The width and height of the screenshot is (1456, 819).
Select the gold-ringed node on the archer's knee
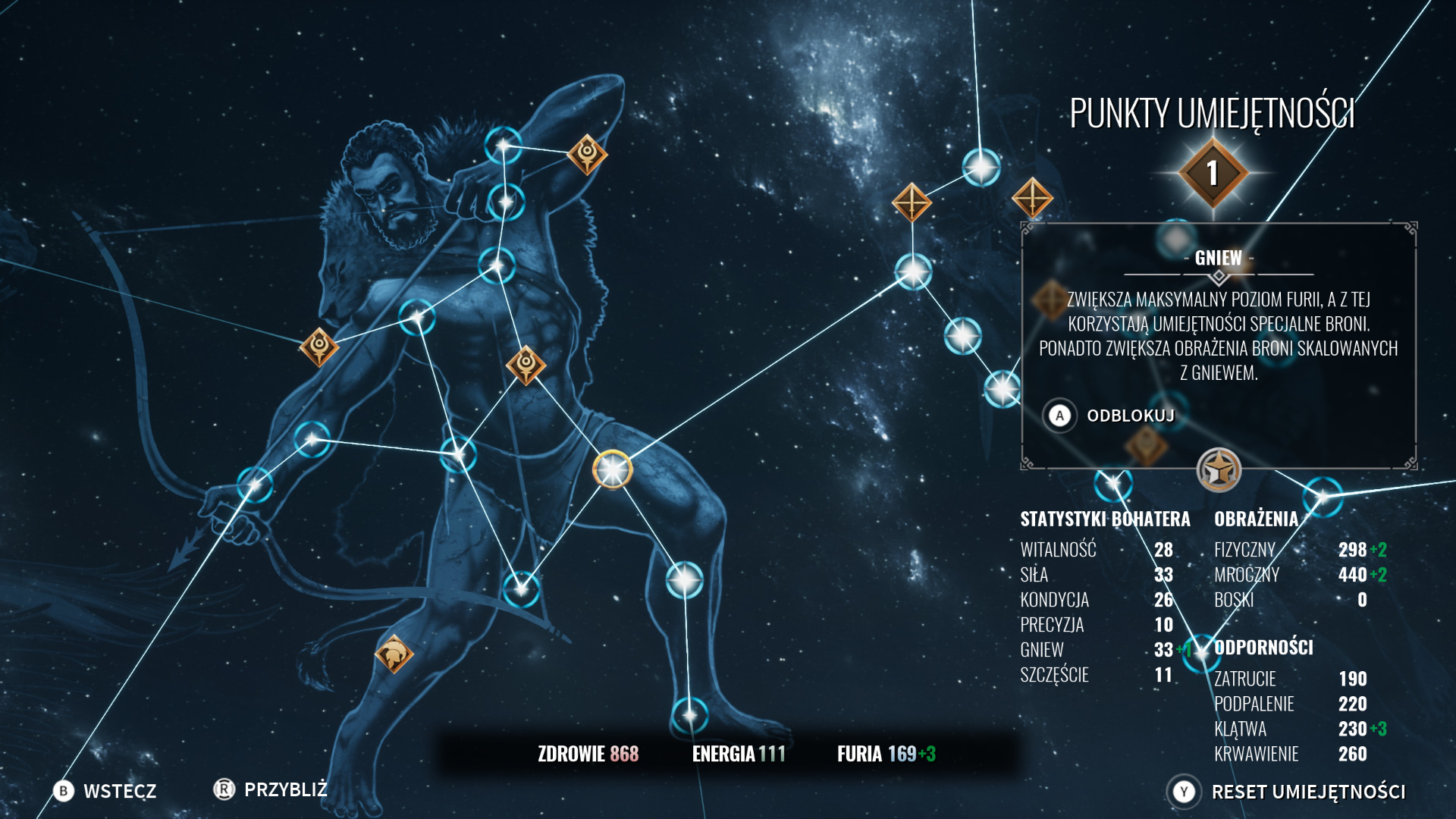pyautogui.click(x=612, y=470)
